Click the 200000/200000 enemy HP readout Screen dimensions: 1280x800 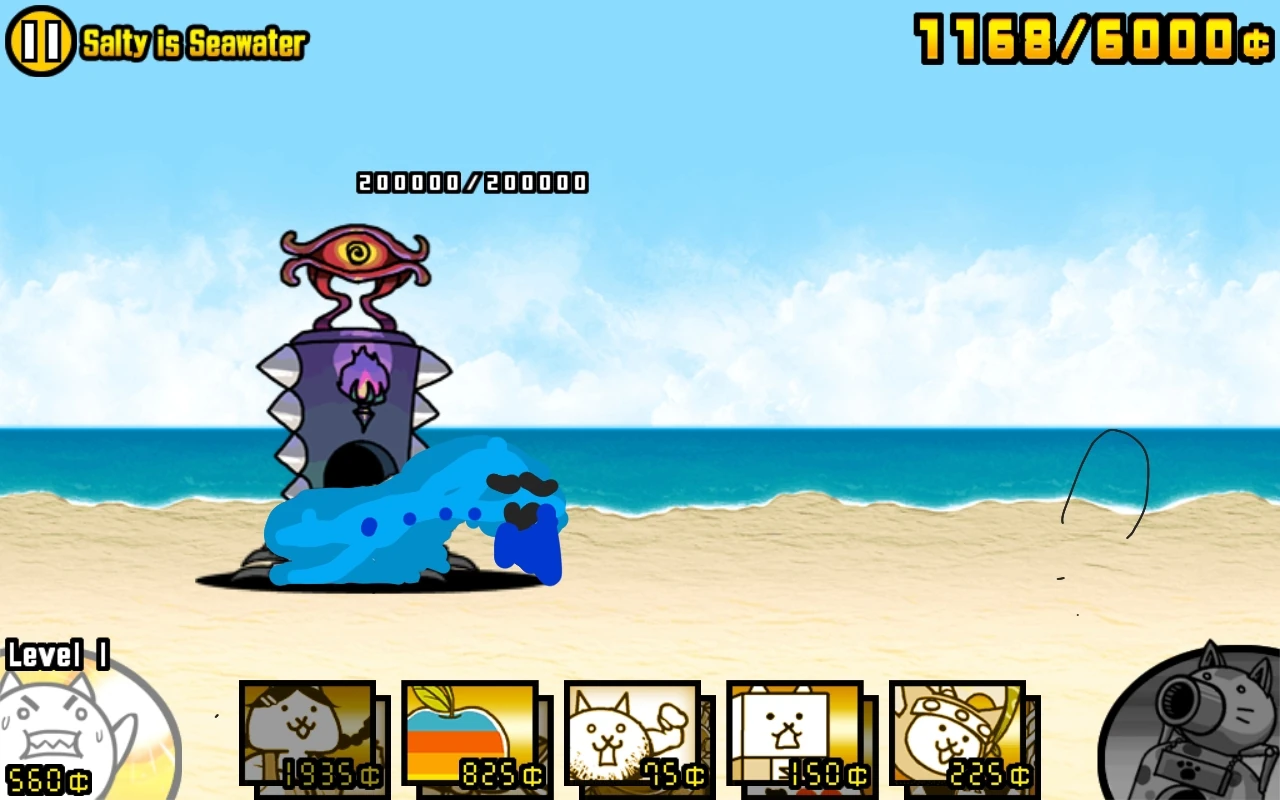472,181
